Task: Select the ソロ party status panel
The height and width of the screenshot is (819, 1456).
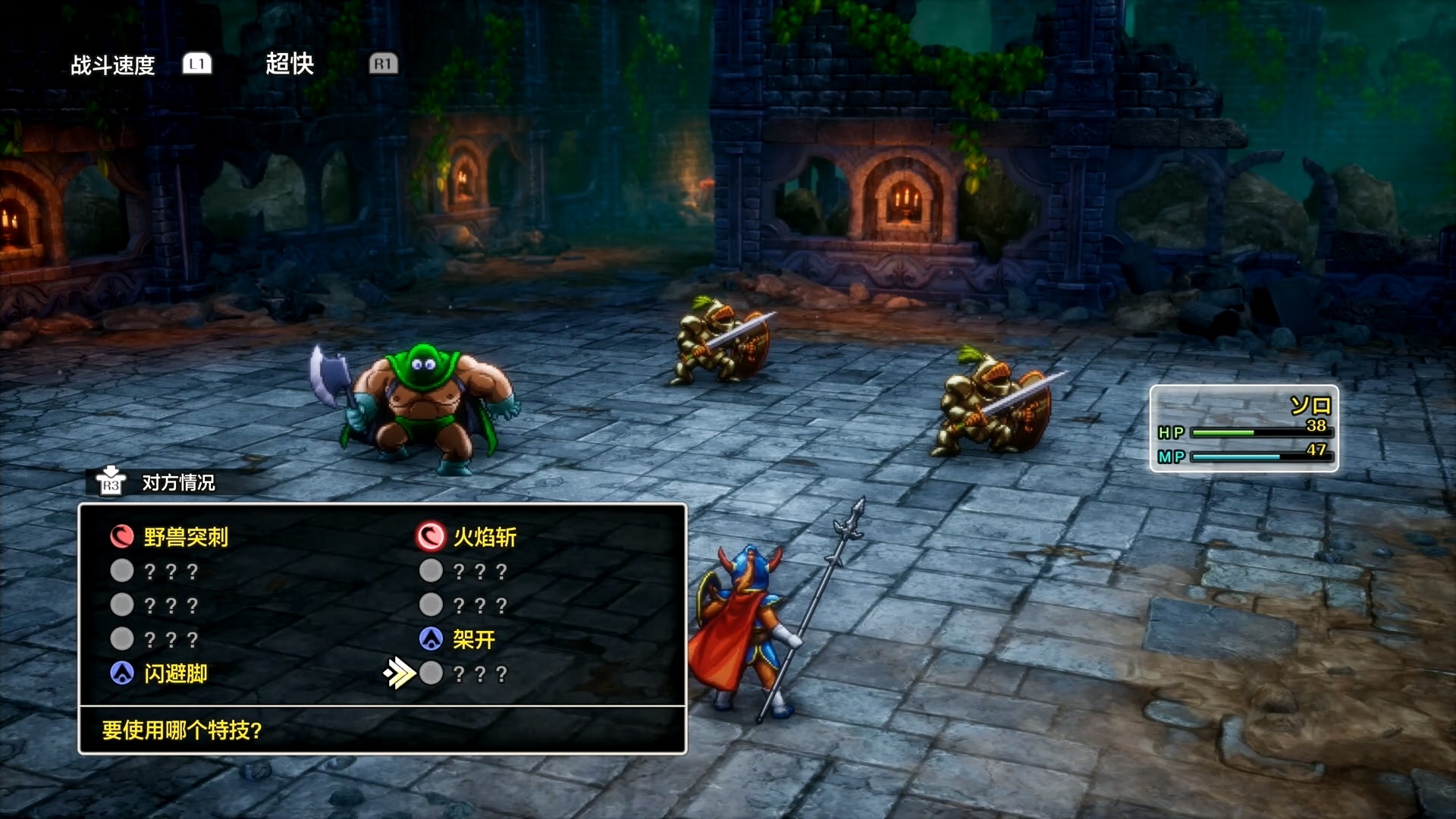Action: click(1244, 428)
